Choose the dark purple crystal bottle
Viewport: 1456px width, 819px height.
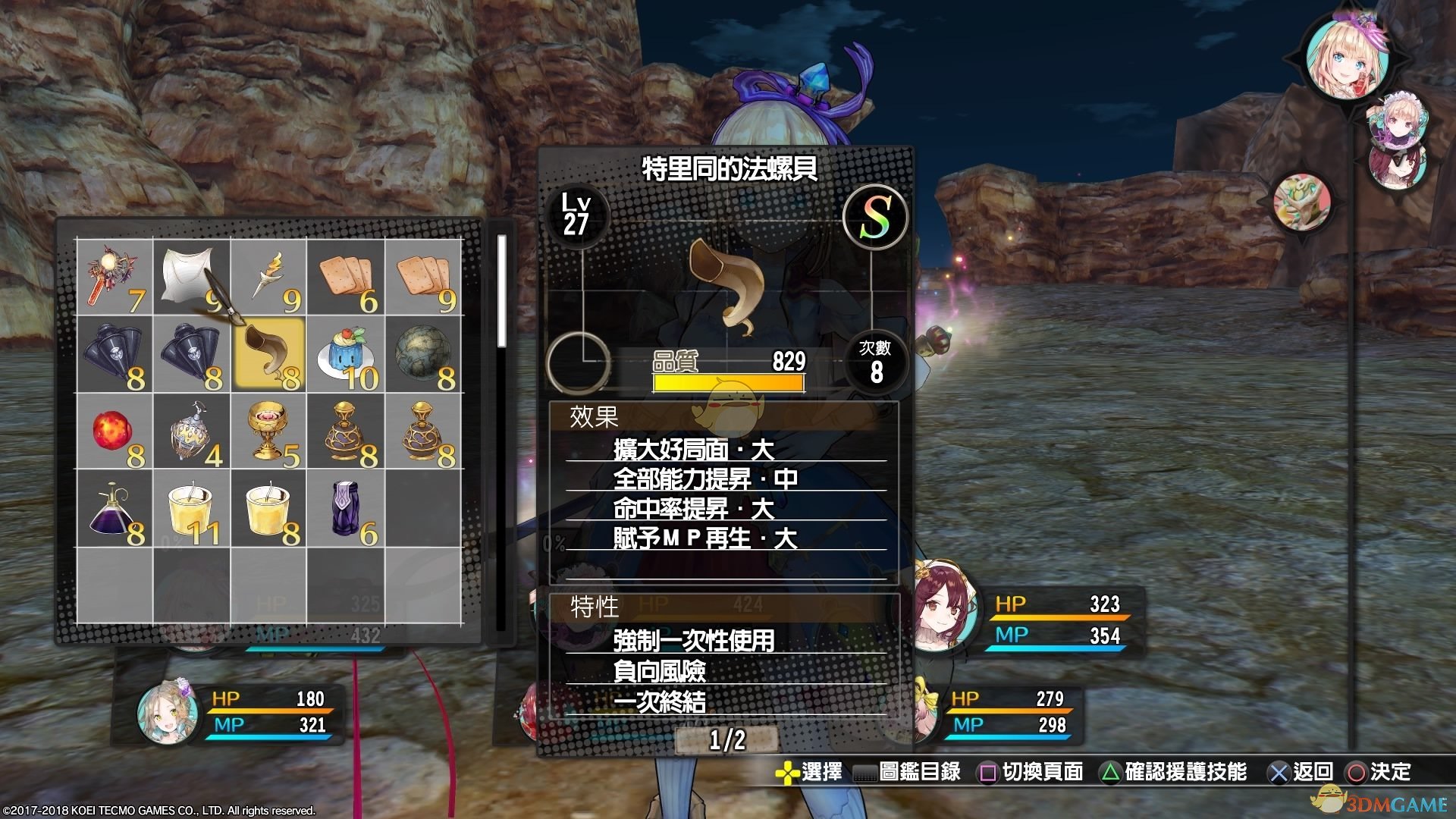pyautogui.click(x=346, y=510)
